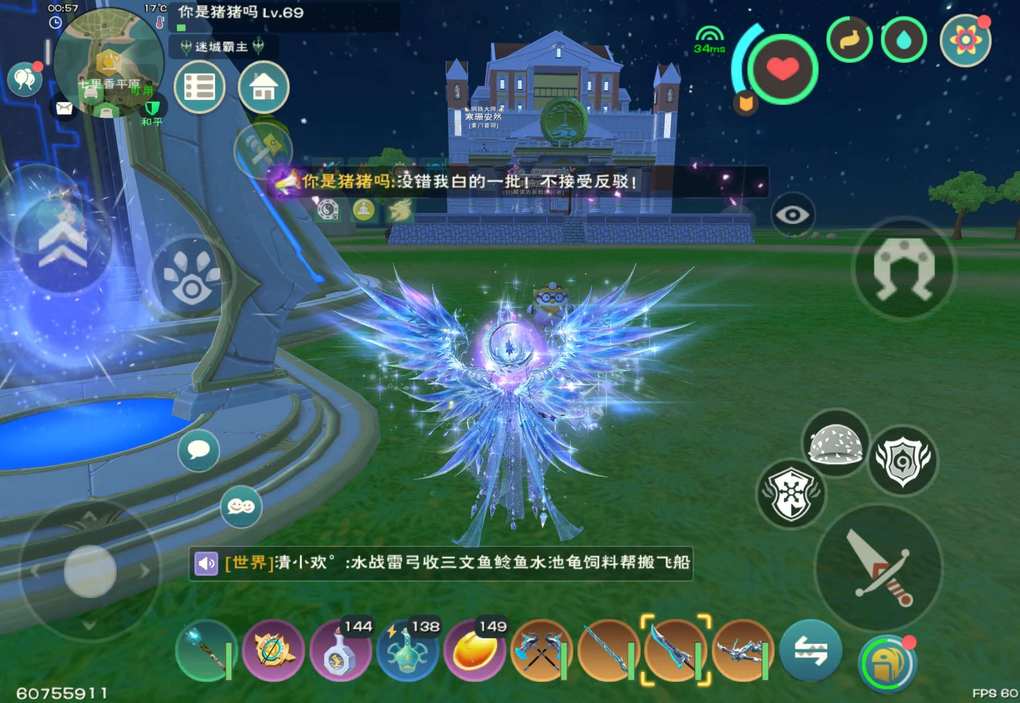
Task: Open the flower icon menu
Action: click(965, 40)
